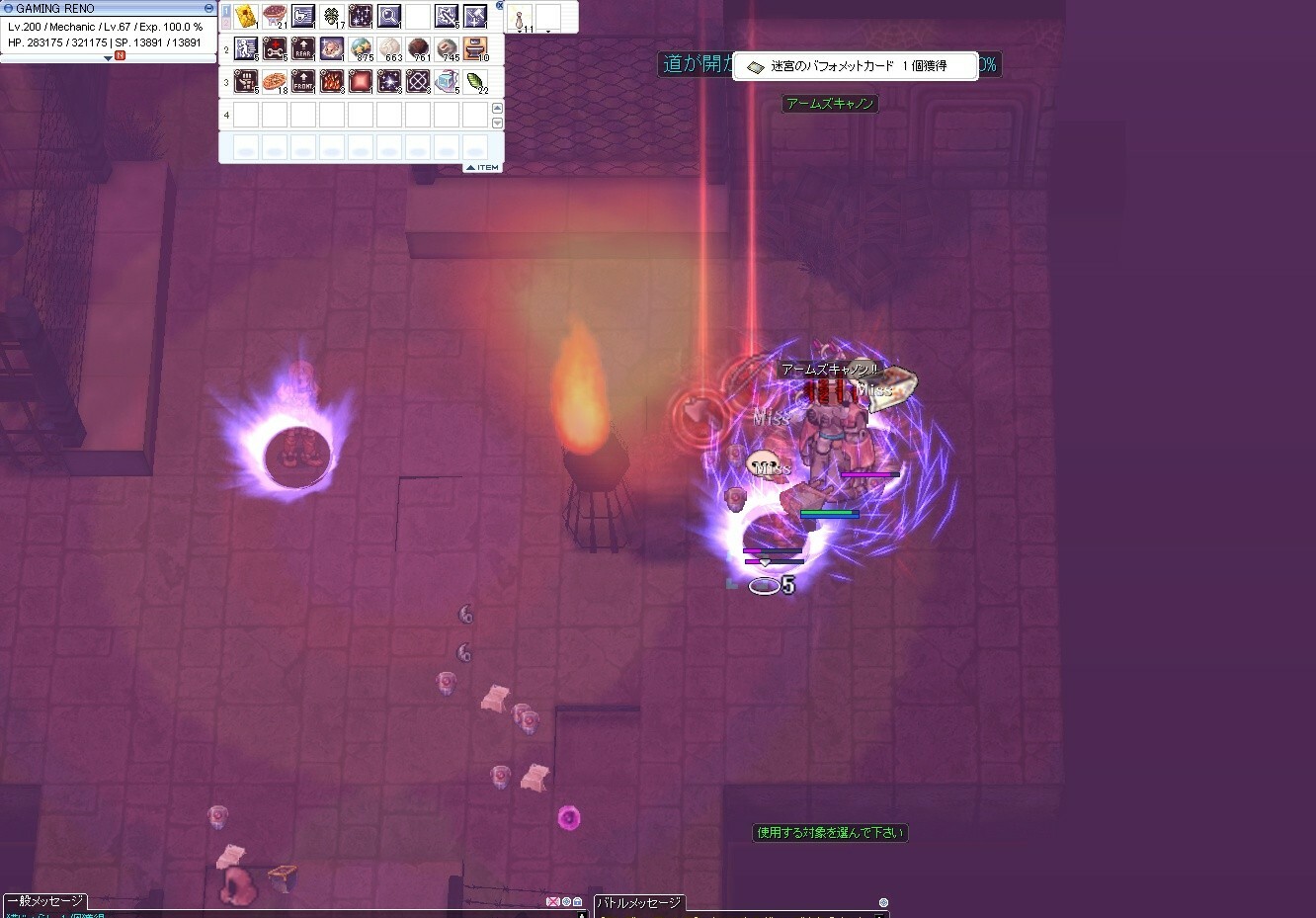This screenshot has height=918, width=1316.
Task: Activate the REAR skill icon
Action: click(x=303, y=48)
